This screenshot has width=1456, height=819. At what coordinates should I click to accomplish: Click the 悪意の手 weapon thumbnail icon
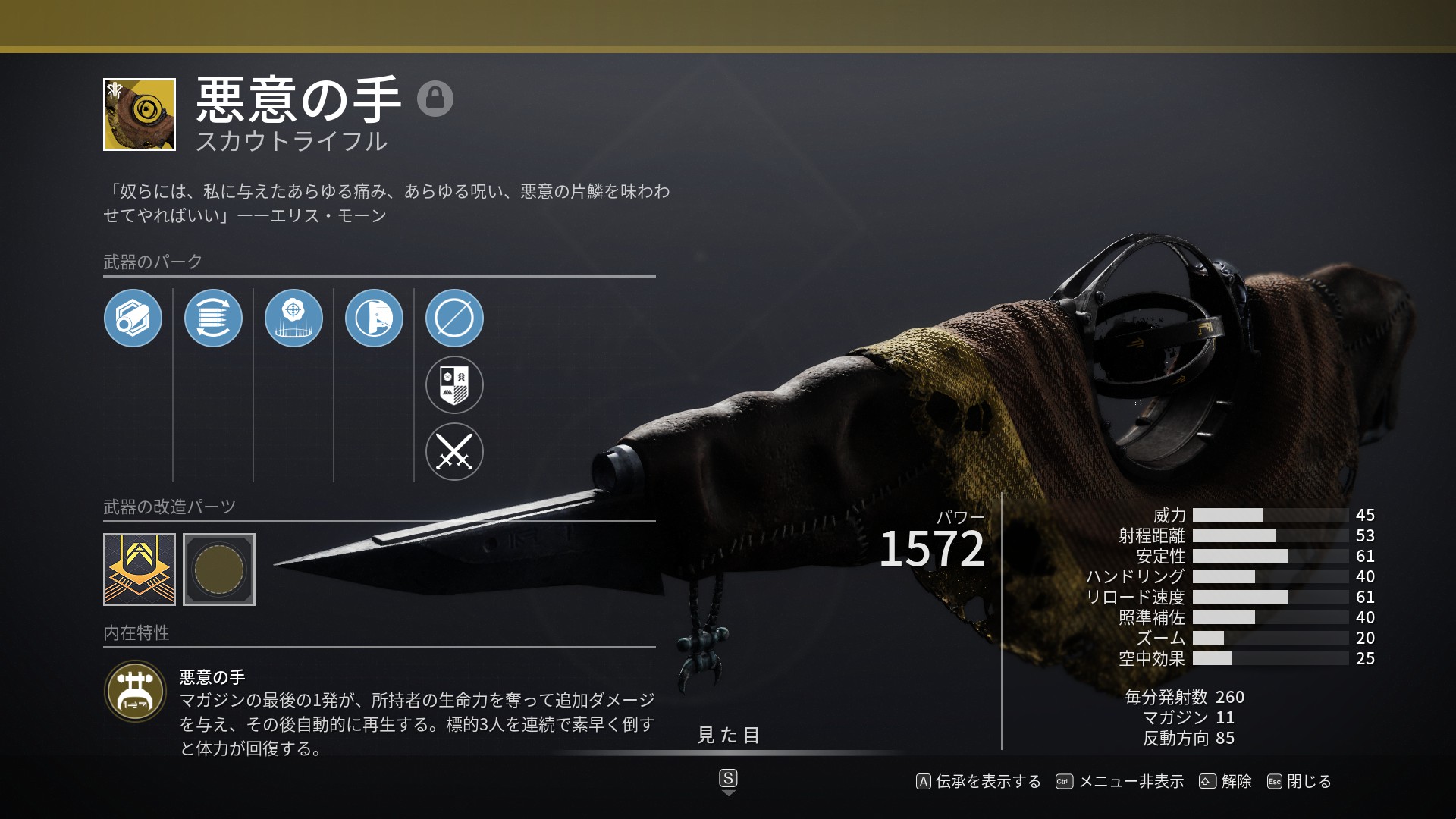pos(140,115)
